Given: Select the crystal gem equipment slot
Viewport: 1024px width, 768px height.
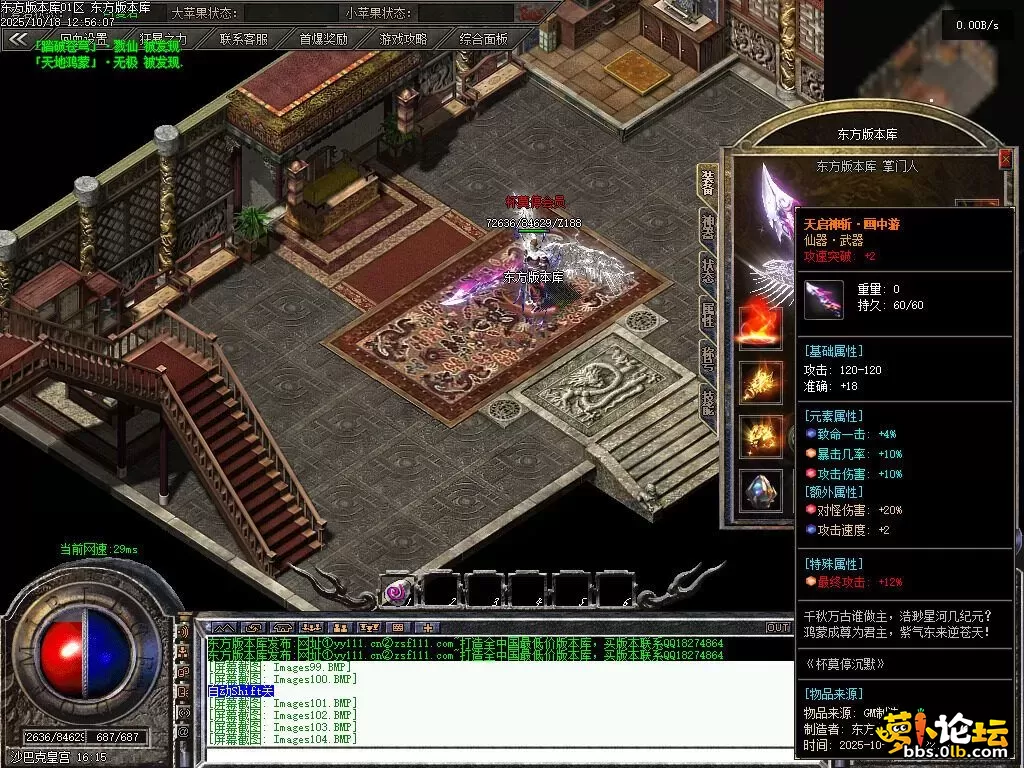Looking at the screenshot, I should (x=760, y=490).
